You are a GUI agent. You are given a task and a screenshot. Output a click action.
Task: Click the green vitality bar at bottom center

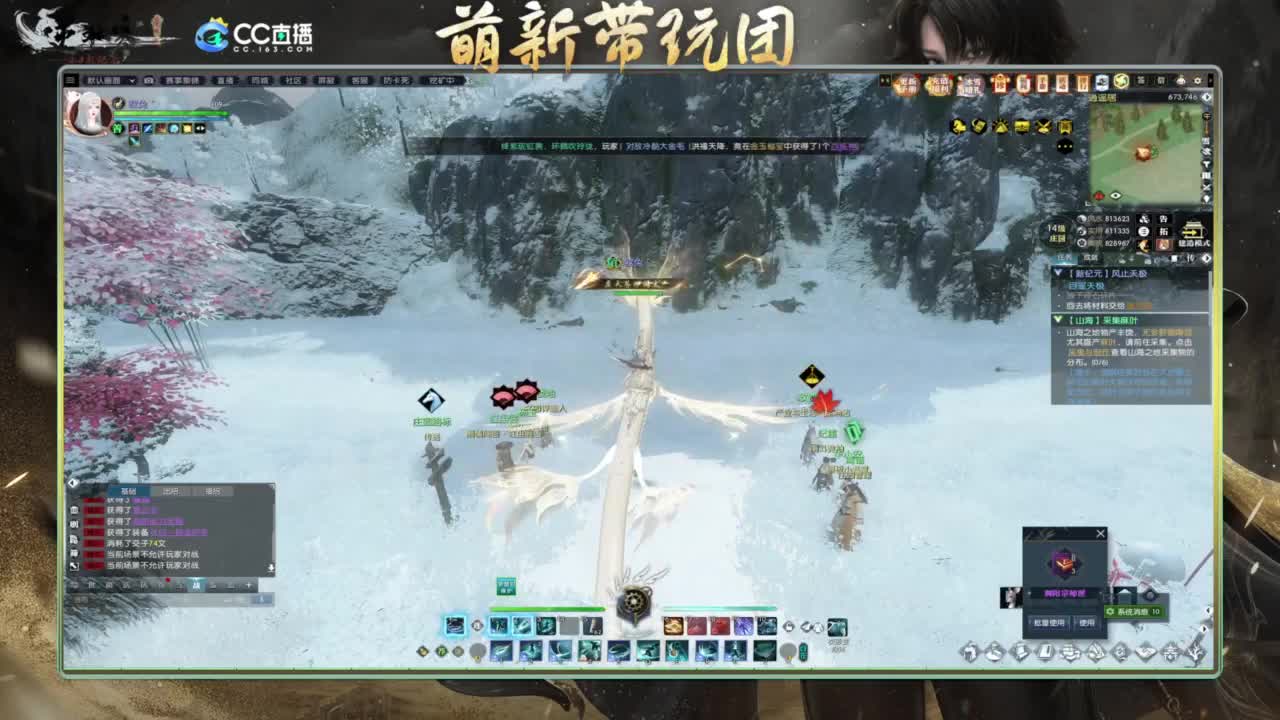click(547, 608)
